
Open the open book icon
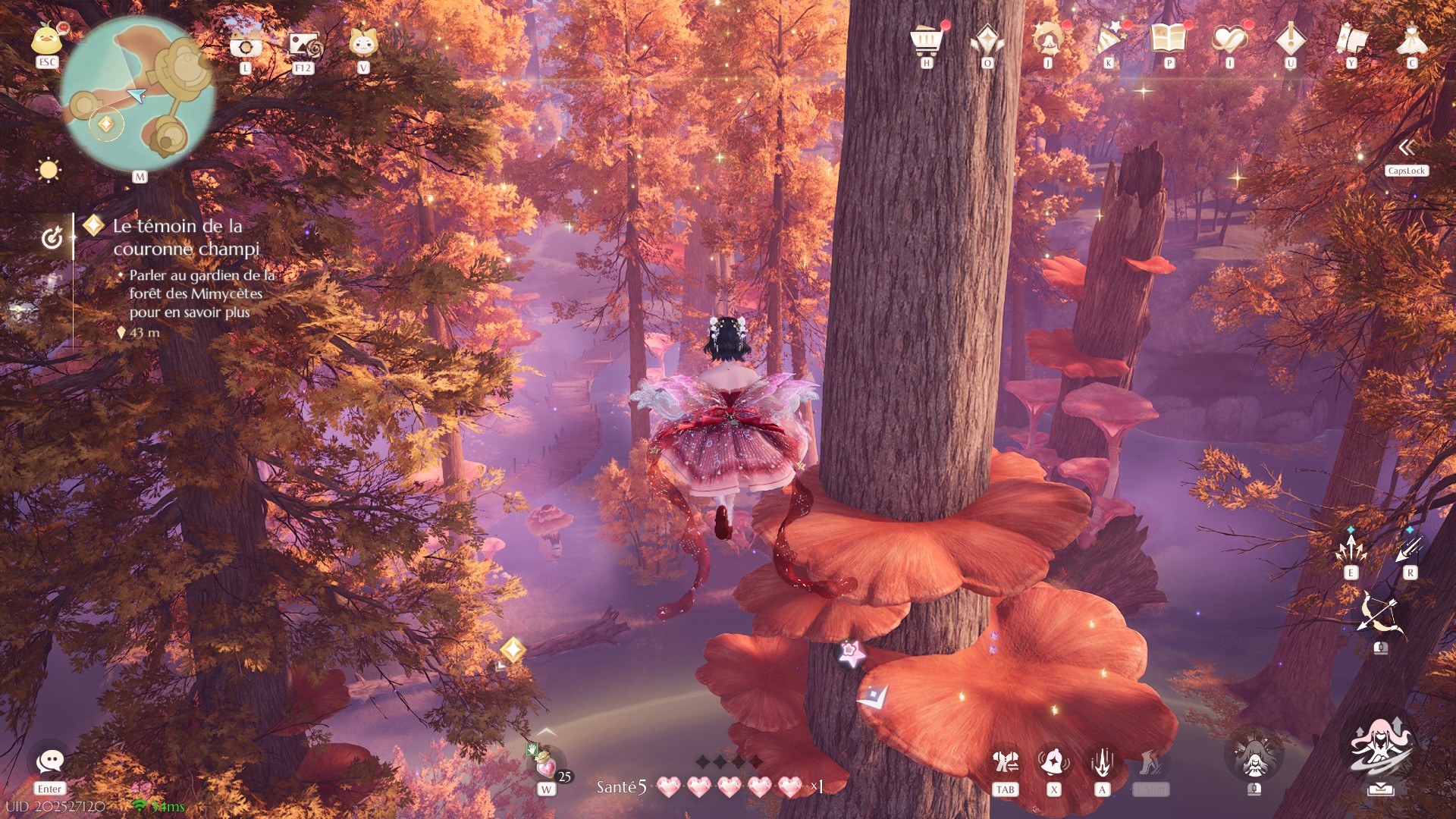click(1169, 38)
